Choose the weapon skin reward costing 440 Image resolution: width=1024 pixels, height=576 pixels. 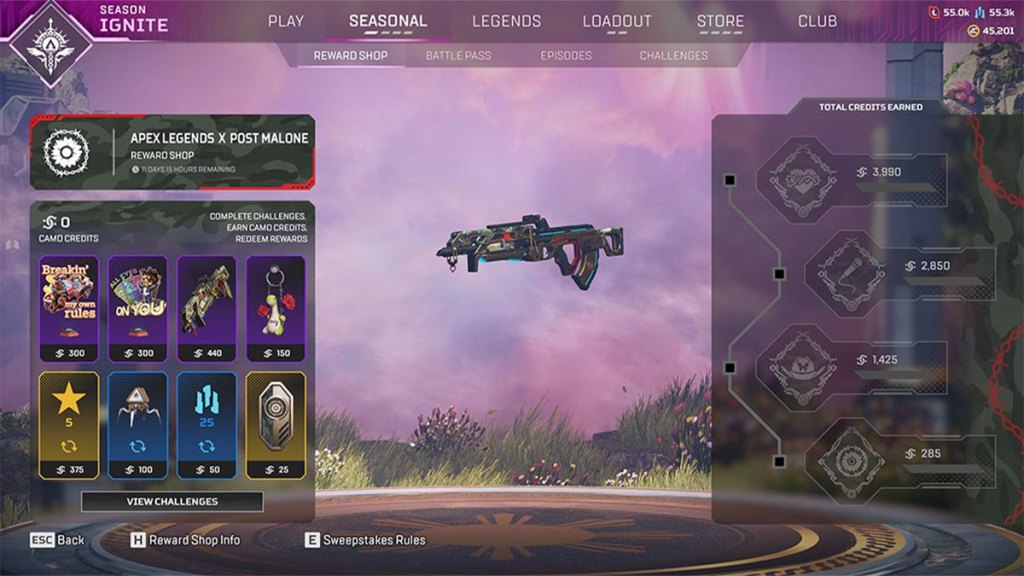206,308
